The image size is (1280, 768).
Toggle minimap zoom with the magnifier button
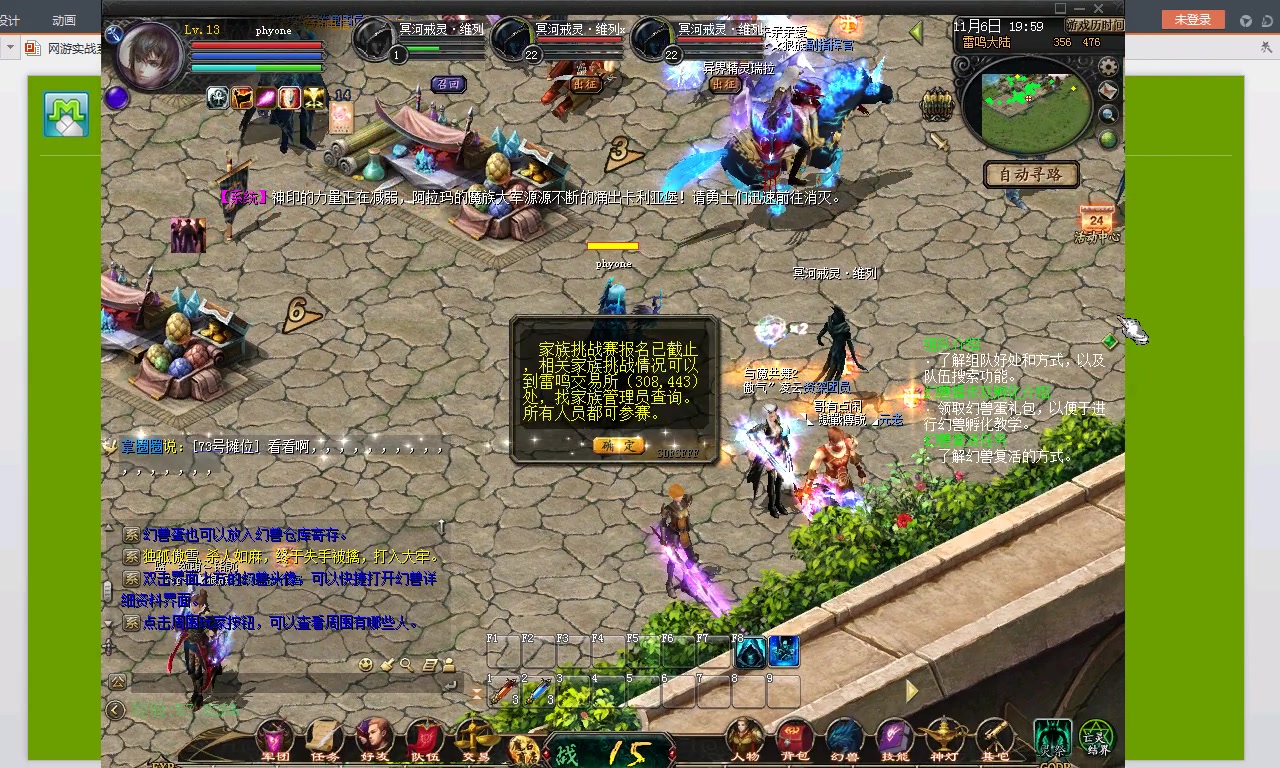point(1106,114)
